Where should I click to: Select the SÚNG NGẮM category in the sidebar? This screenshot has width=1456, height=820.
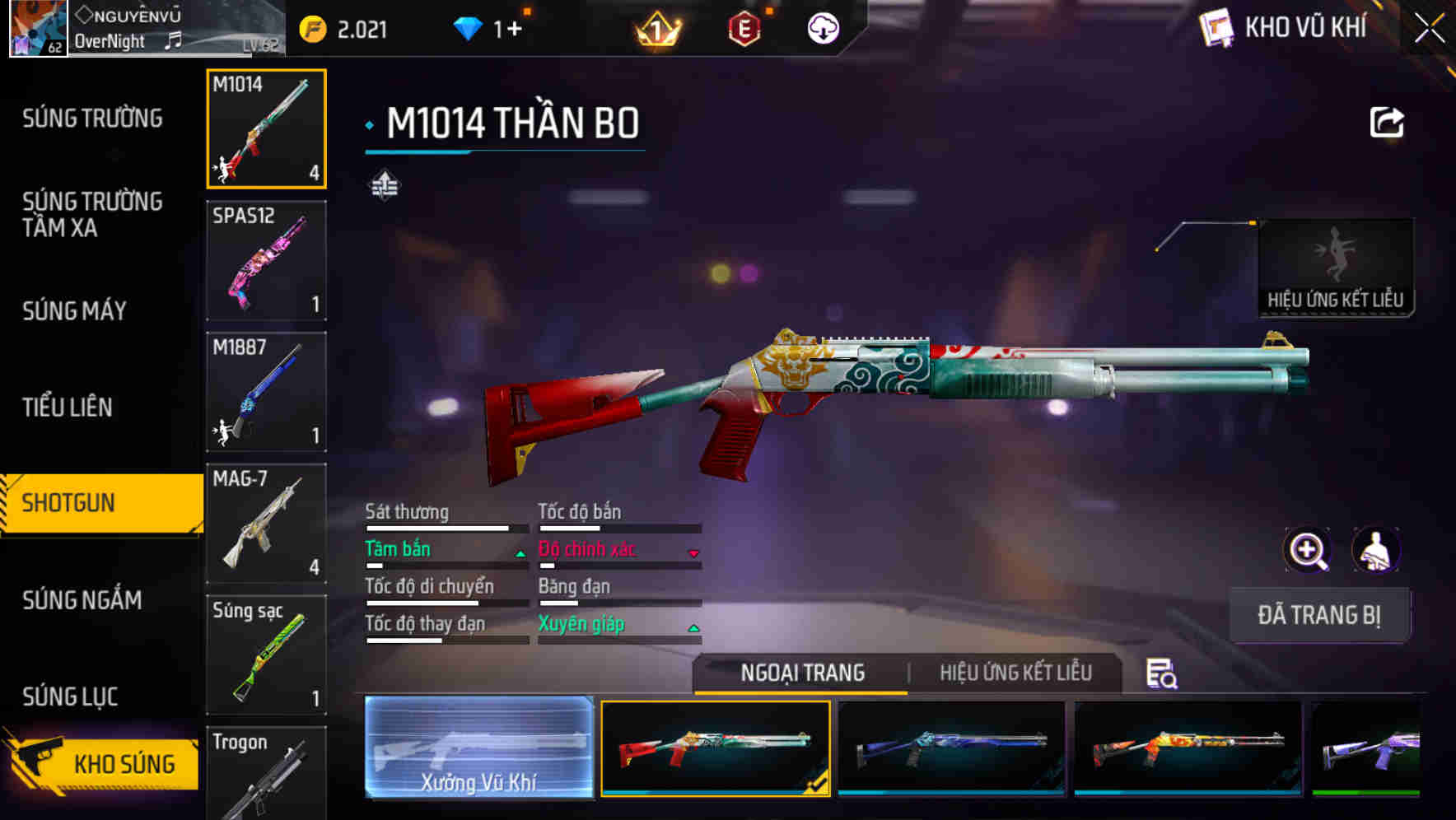(x=82, y=601)
